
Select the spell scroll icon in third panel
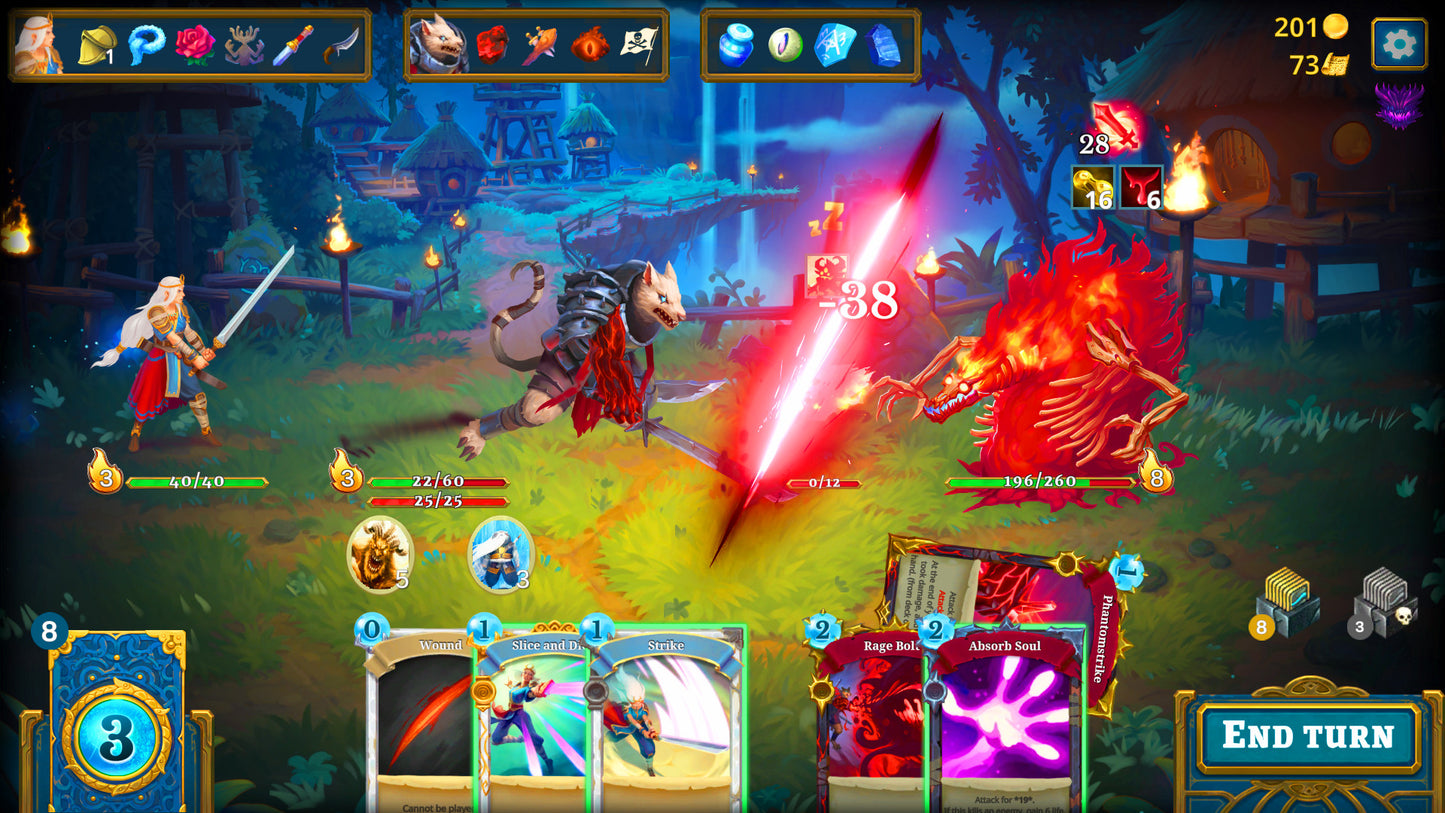pos(838,45)
